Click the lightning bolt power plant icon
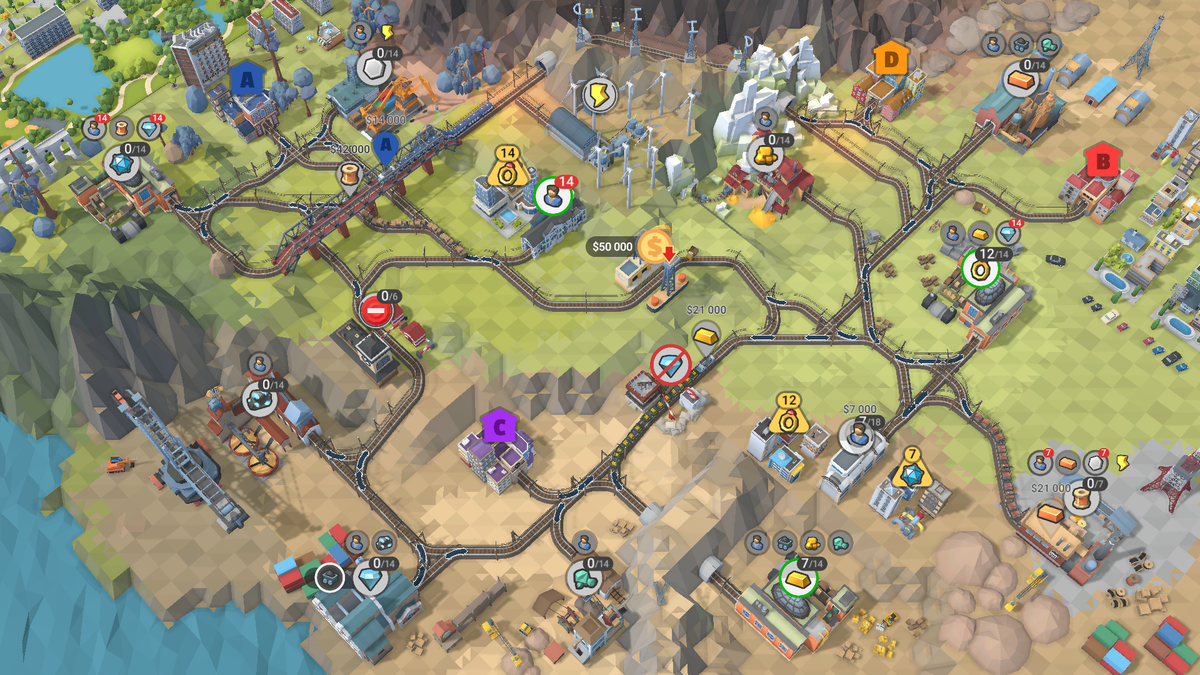 point(598,95)
